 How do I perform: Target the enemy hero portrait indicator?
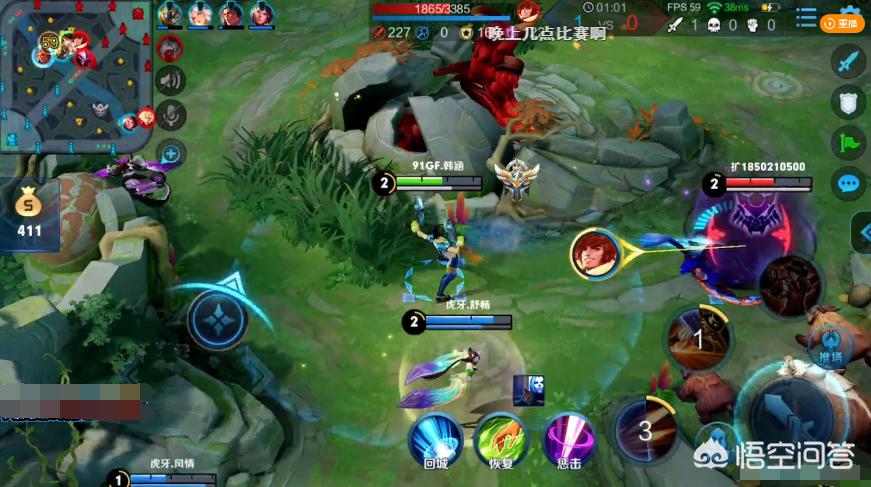coord(596,253)
